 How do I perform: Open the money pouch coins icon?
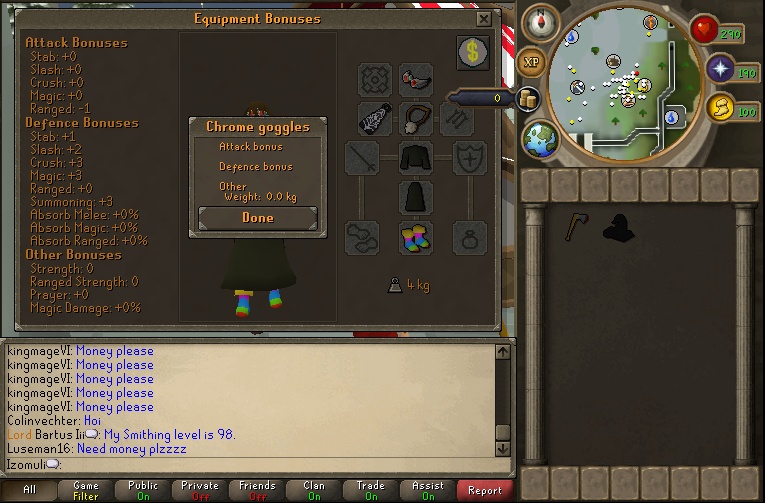click(527, 98)
